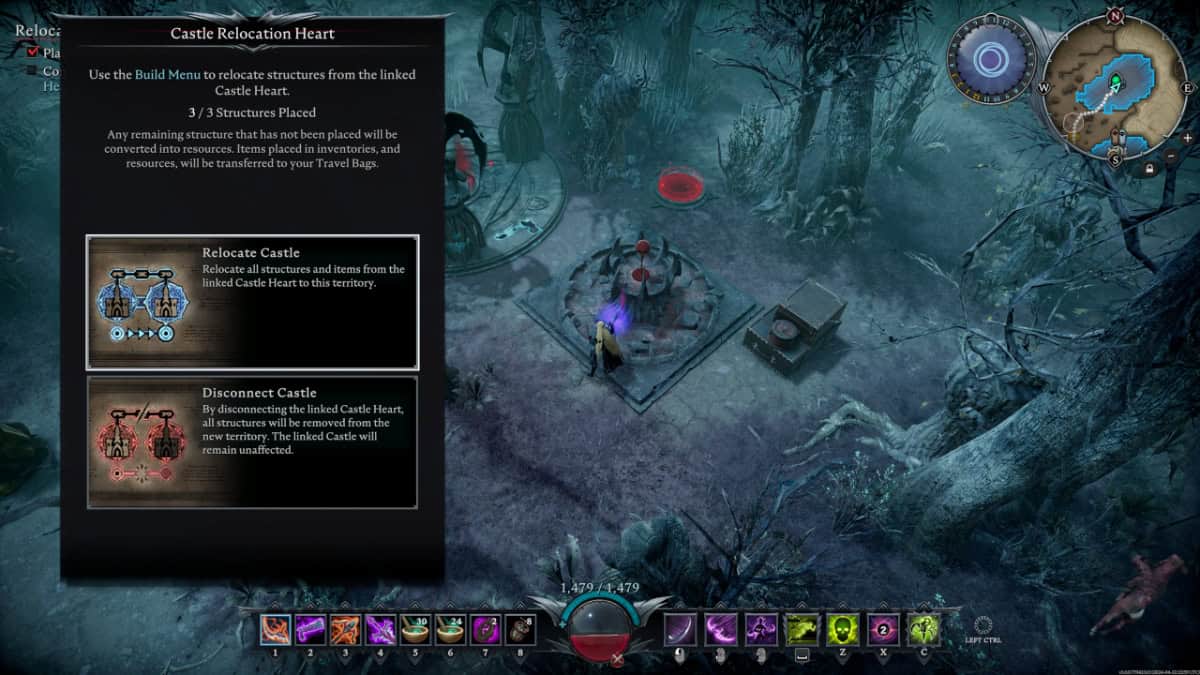Equip the crossbow in hotbar slot 3
The image size is (1200, 675).
[346, 629]
